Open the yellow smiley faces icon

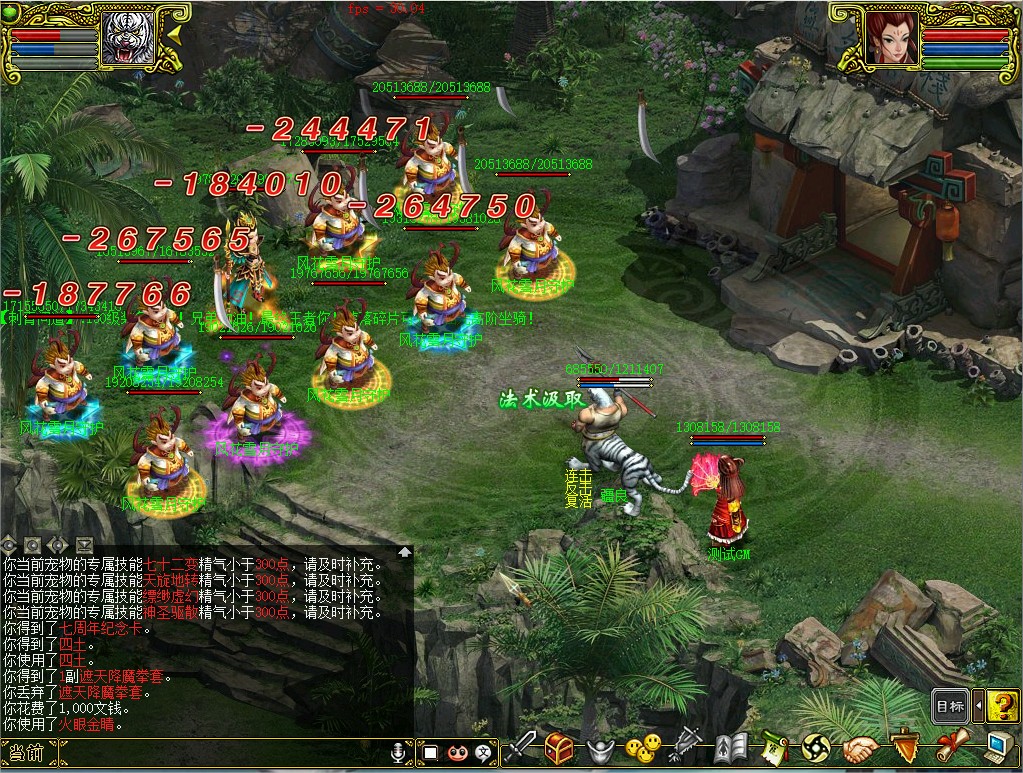point(640,749)
